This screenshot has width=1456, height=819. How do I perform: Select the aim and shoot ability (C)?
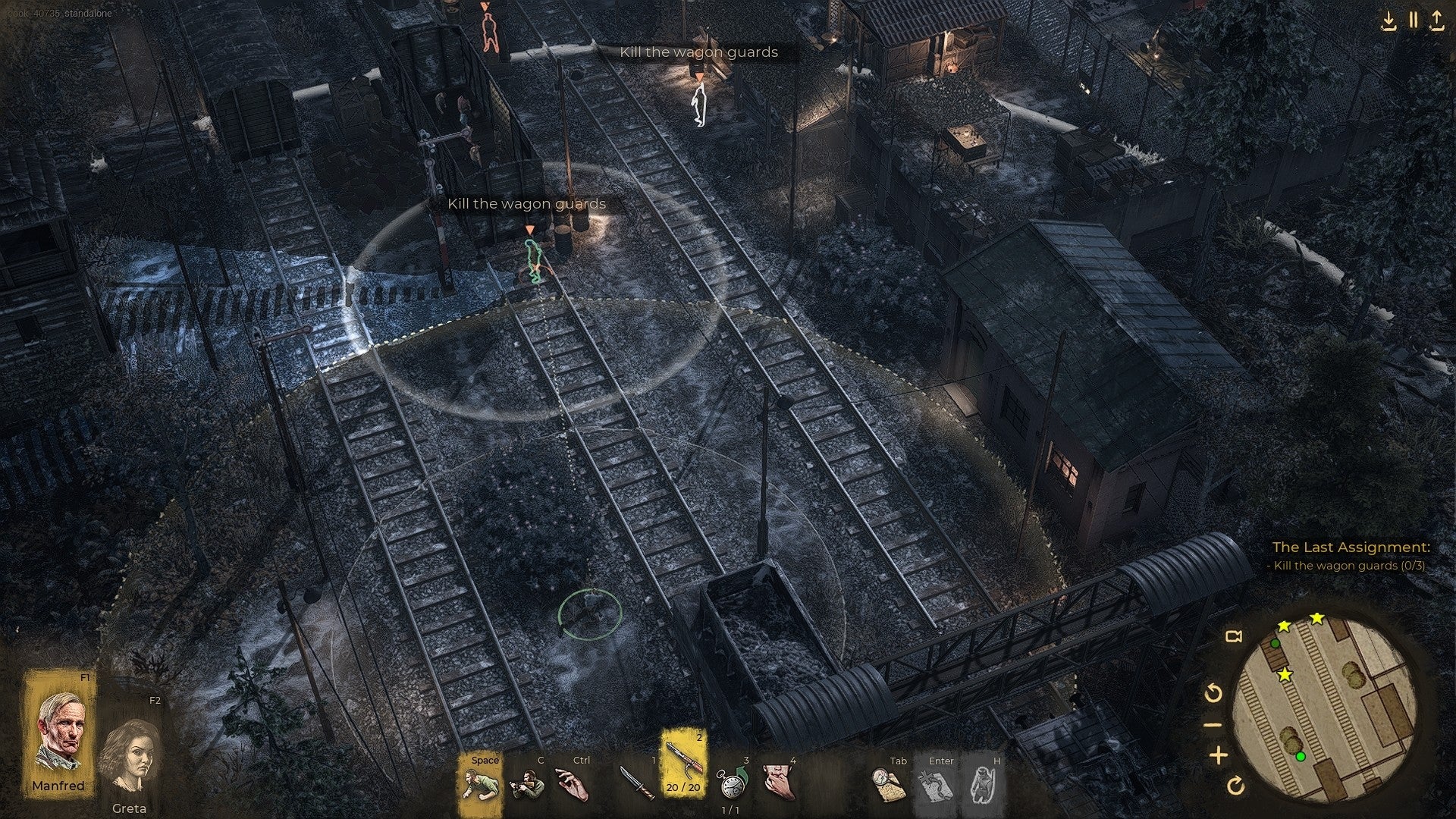pos(527,785)
